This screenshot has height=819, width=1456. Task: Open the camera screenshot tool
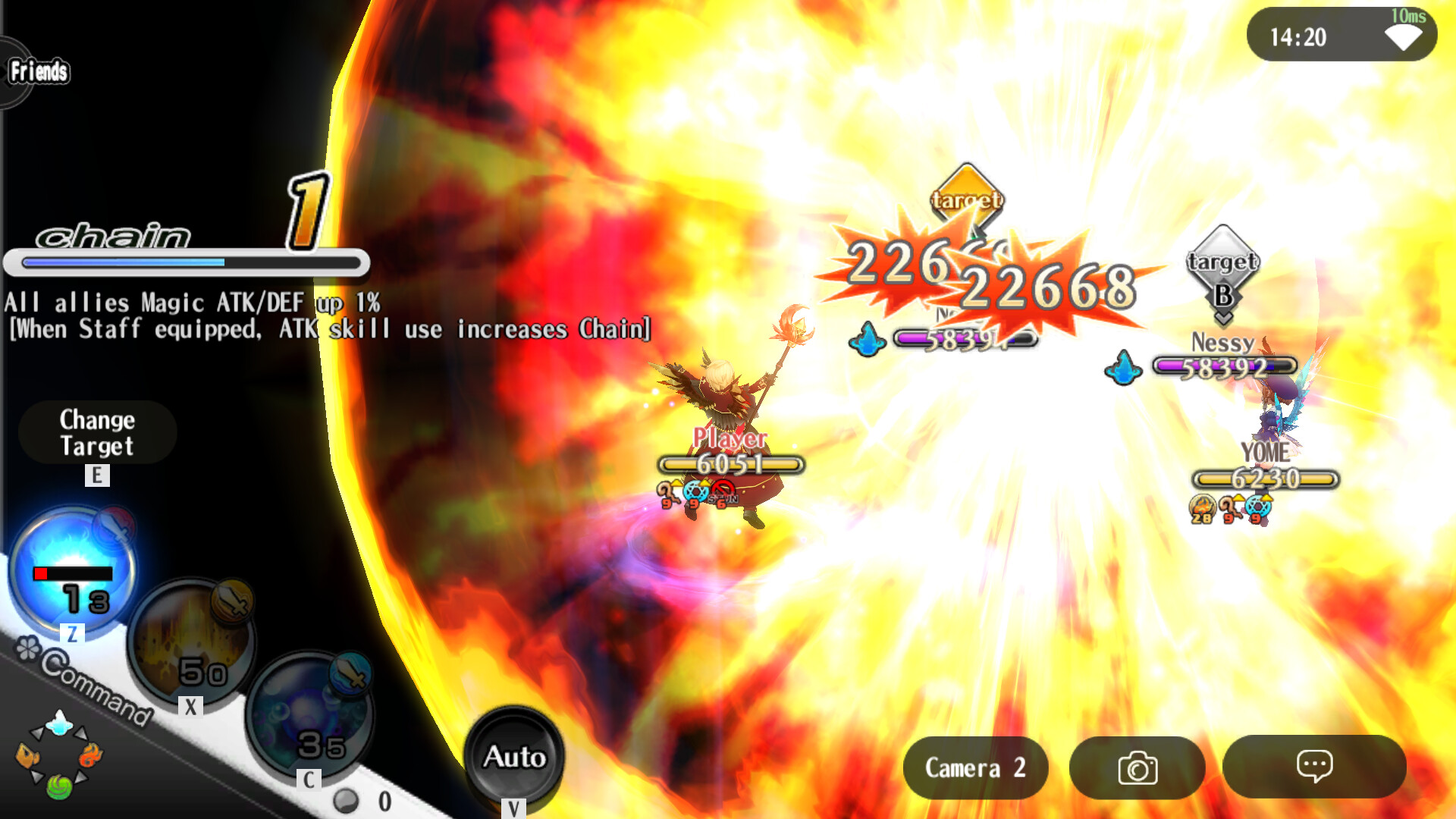pos(1137,767)
